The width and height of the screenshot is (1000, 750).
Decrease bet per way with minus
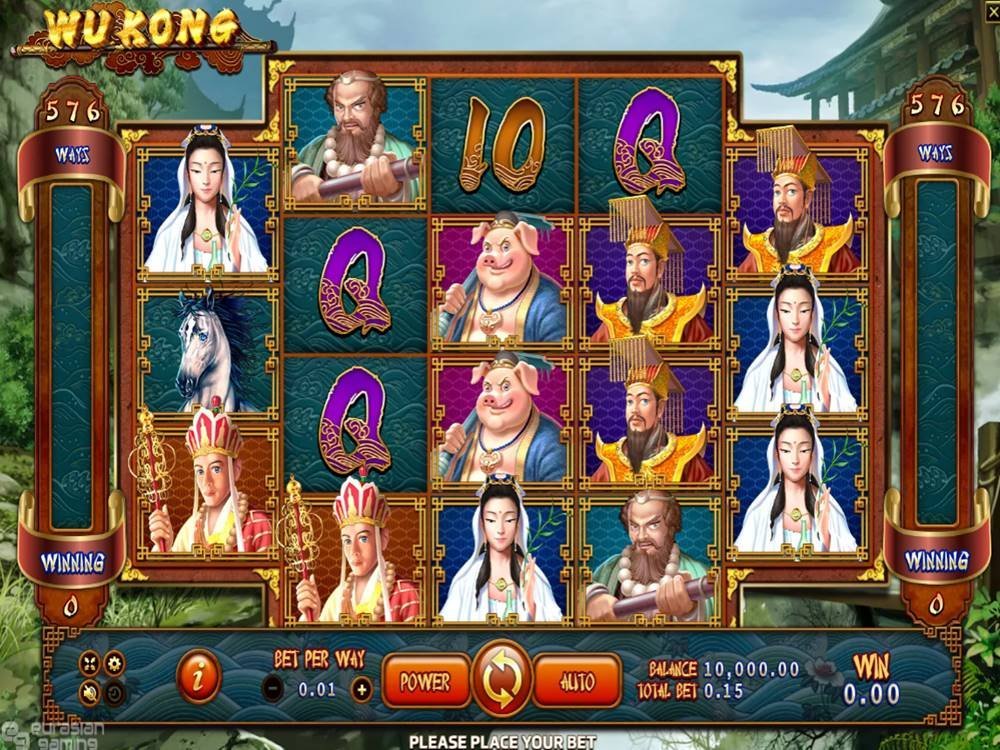(x=273, y=688)
